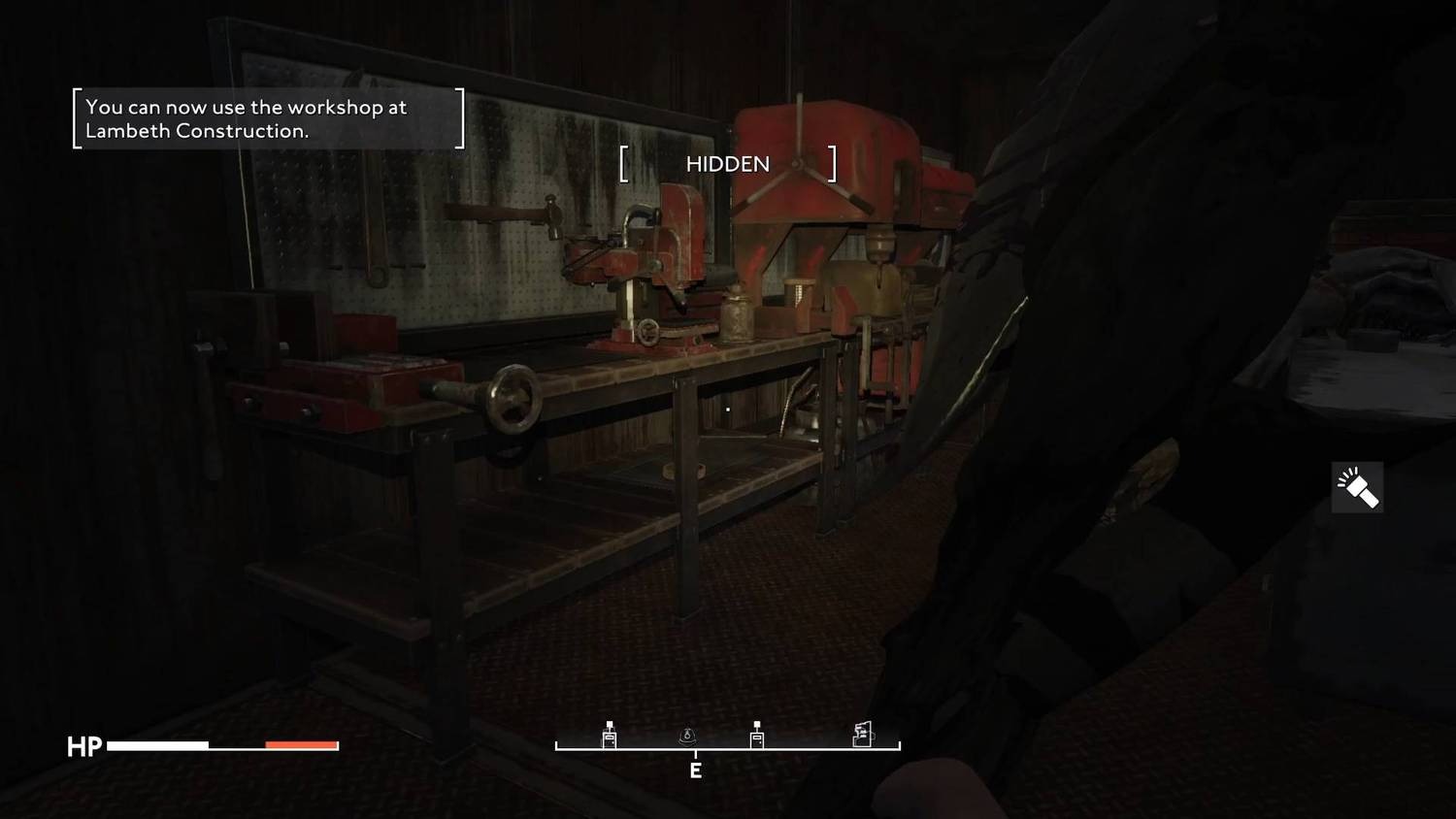This screenshot has width=1456, height=819.
Task: Toggle stealth mode via the HIDDEN brackets
Action: click(727, 164)
